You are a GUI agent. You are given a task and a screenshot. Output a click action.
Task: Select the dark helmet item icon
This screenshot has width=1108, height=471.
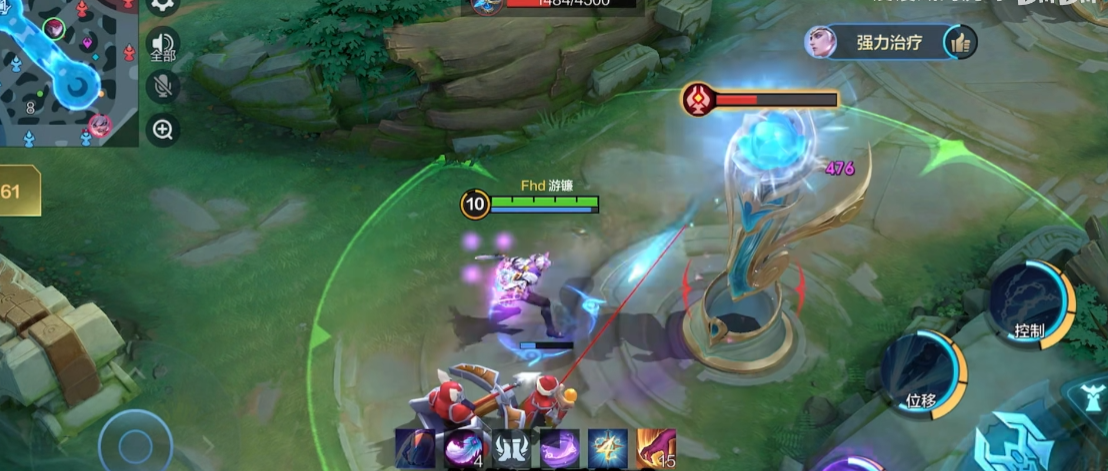pyautogui.click(x=415, y=448)
